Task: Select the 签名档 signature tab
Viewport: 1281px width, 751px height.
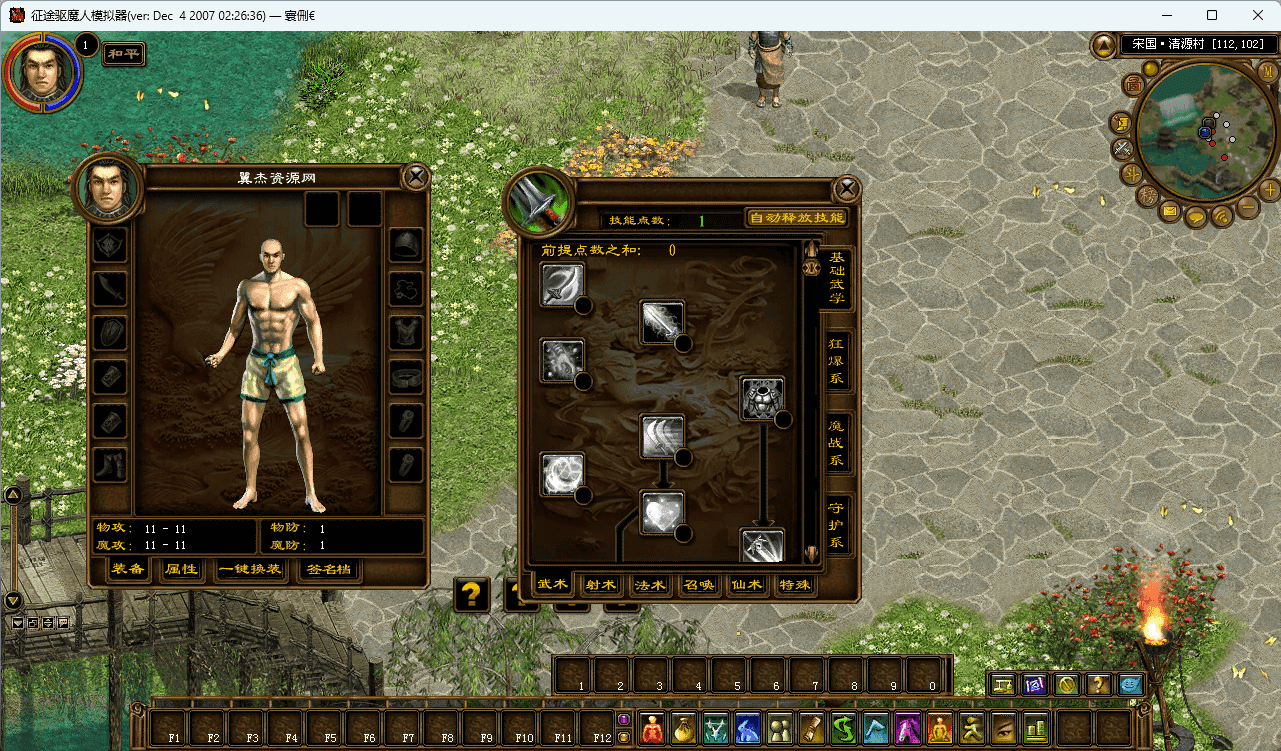Action: pyautogui.click(x=329, y=570)
